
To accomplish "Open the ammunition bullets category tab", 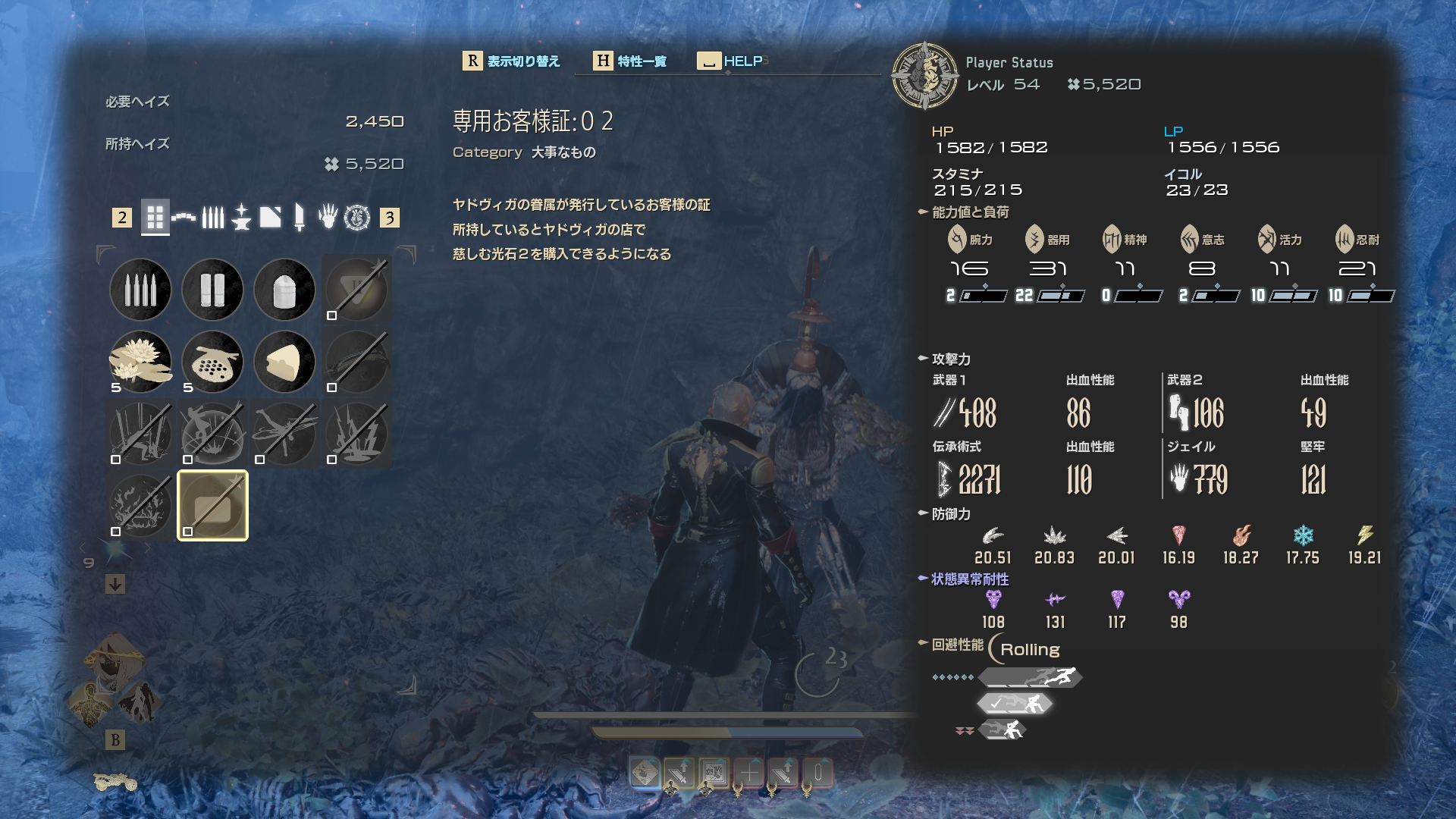I will coord(212,218).
